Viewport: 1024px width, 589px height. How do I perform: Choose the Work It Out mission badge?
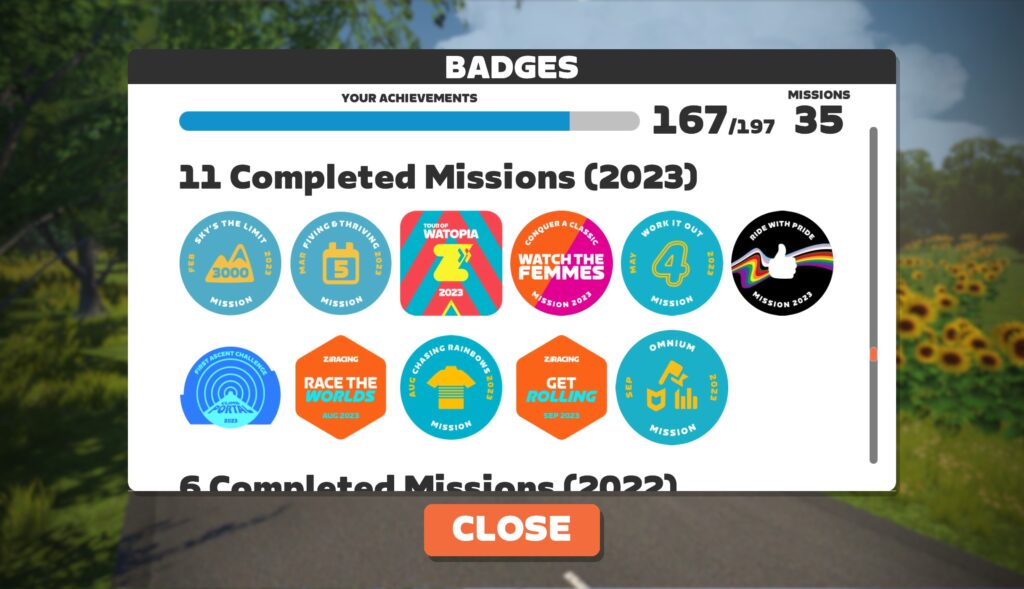coord(672,263)
